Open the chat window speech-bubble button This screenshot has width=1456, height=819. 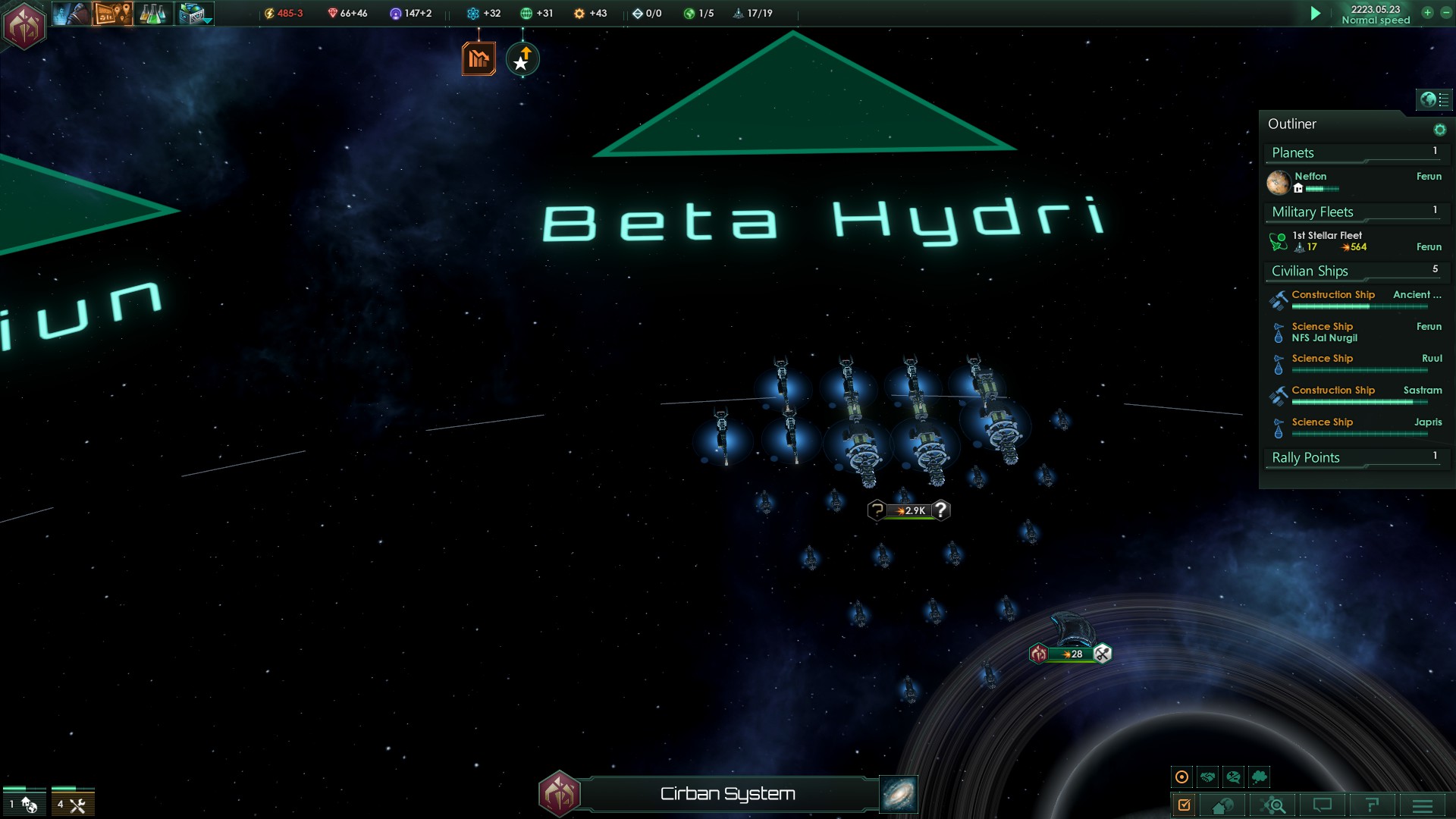pos(1323,805)
